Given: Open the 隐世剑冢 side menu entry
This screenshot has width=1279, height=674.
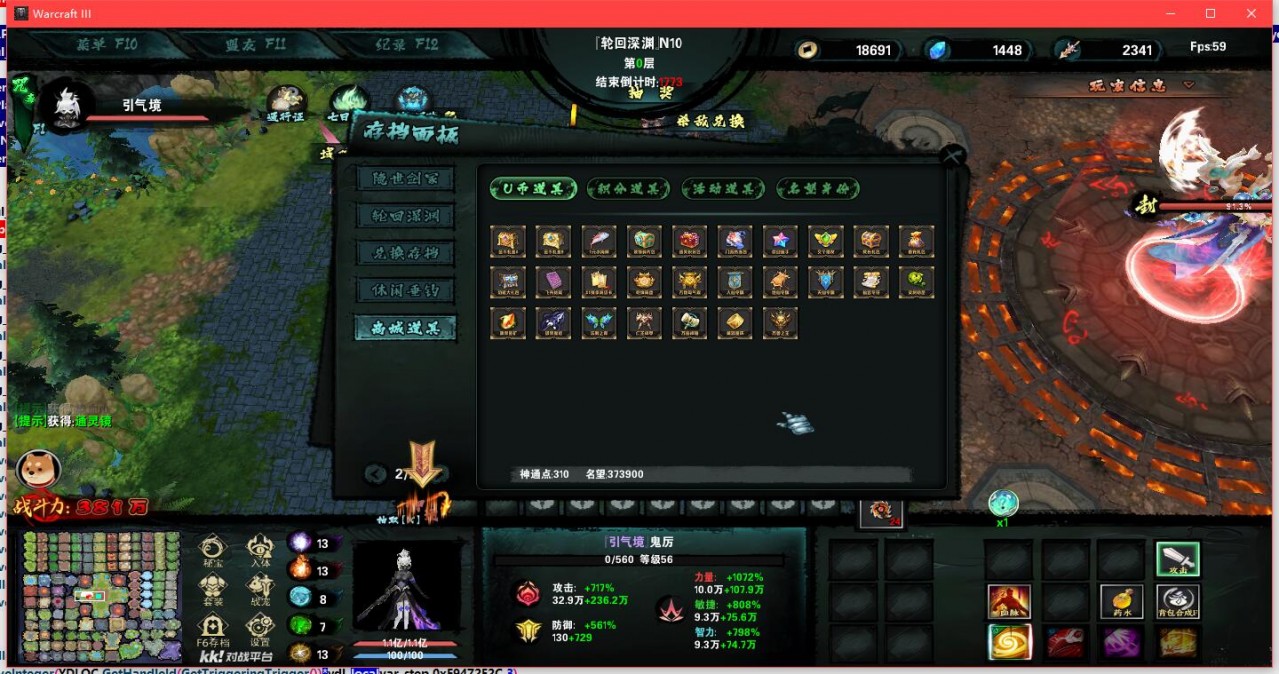Looking at the screenshot, I should click(405, 179).
